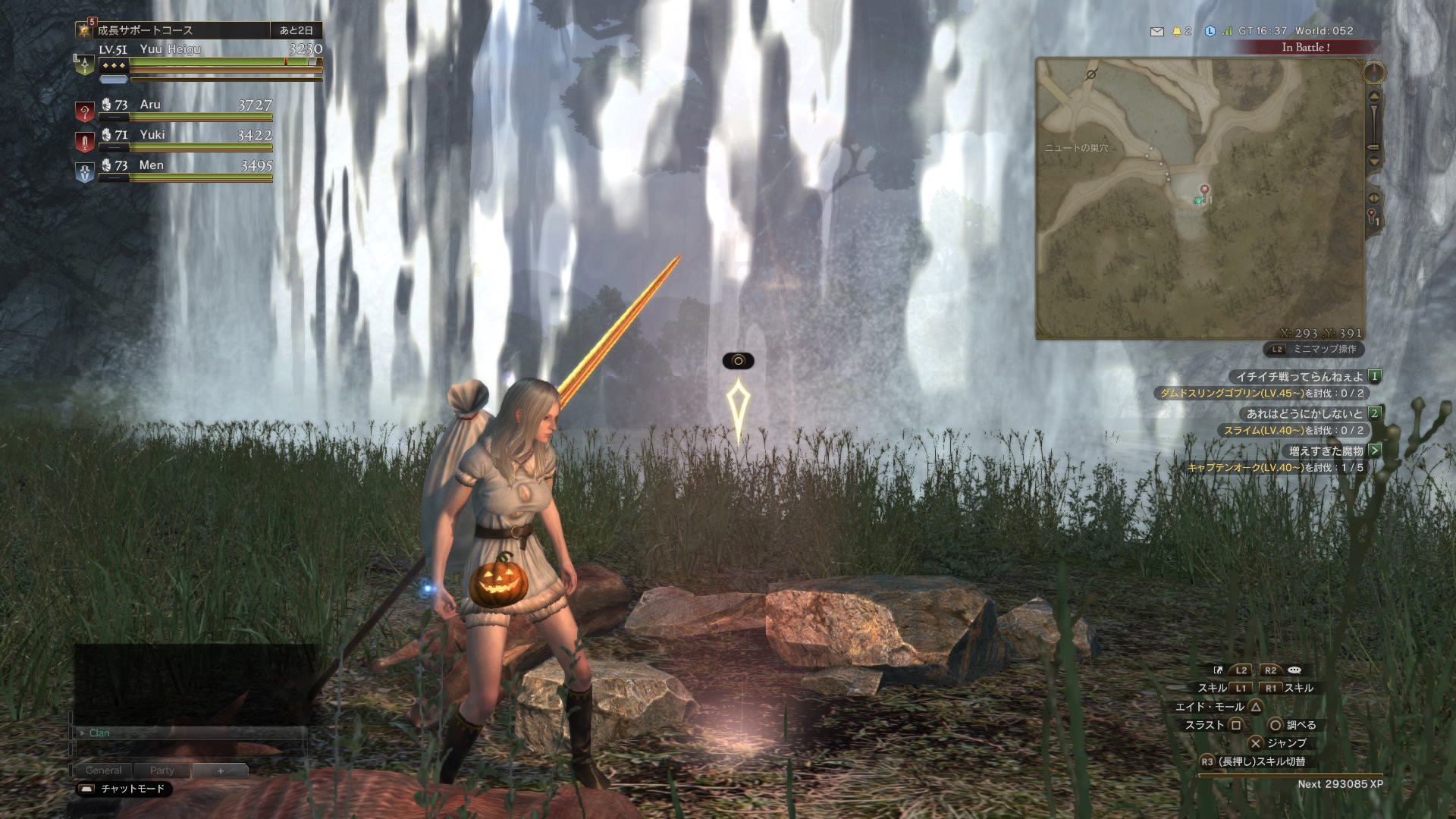Select the red pin marker on the minimap

coord(1203,189)
